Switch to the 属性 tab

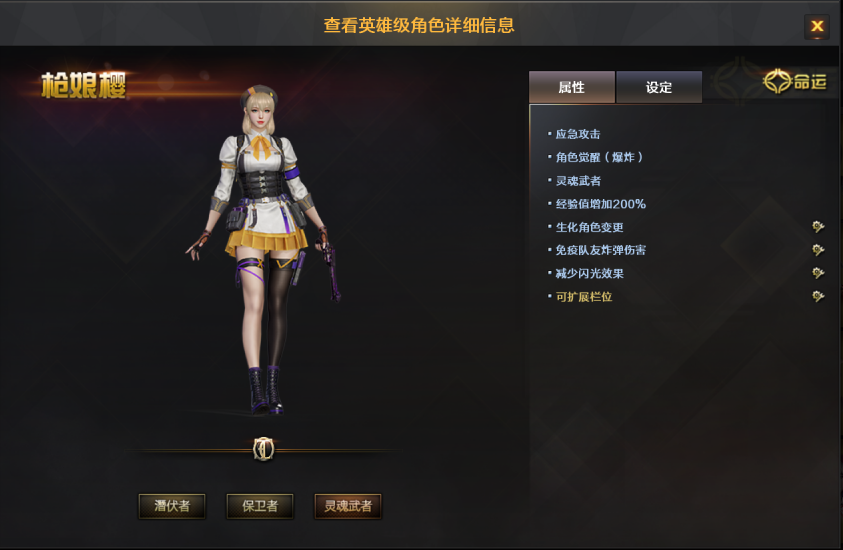point(571,88)
